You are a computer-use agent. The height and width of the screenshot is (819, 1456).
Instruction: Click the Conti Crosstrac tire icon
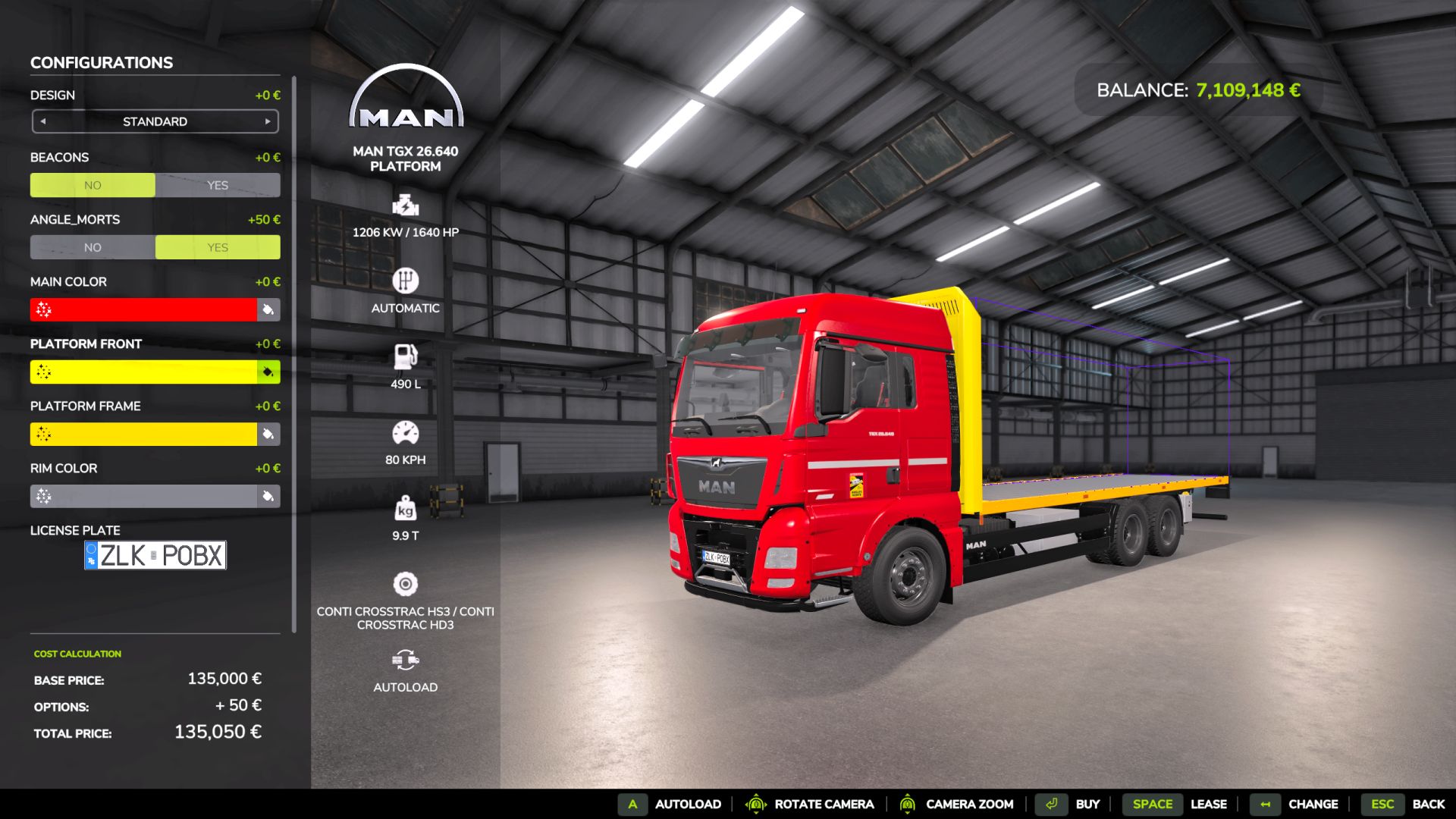(406, 583)
